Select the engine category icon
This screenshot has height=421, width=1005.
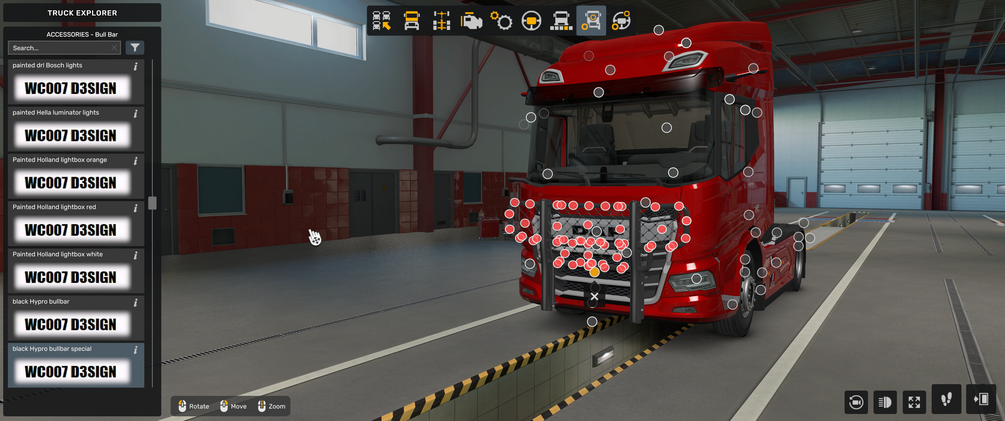(471, 20)
